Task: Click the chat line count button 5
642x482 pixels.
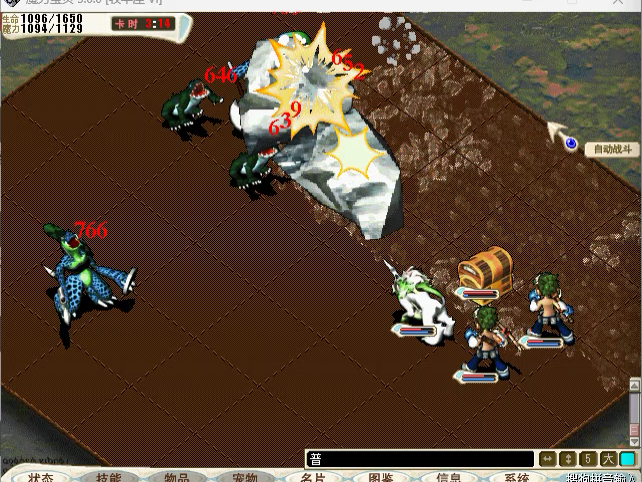Action: point(588,459)
